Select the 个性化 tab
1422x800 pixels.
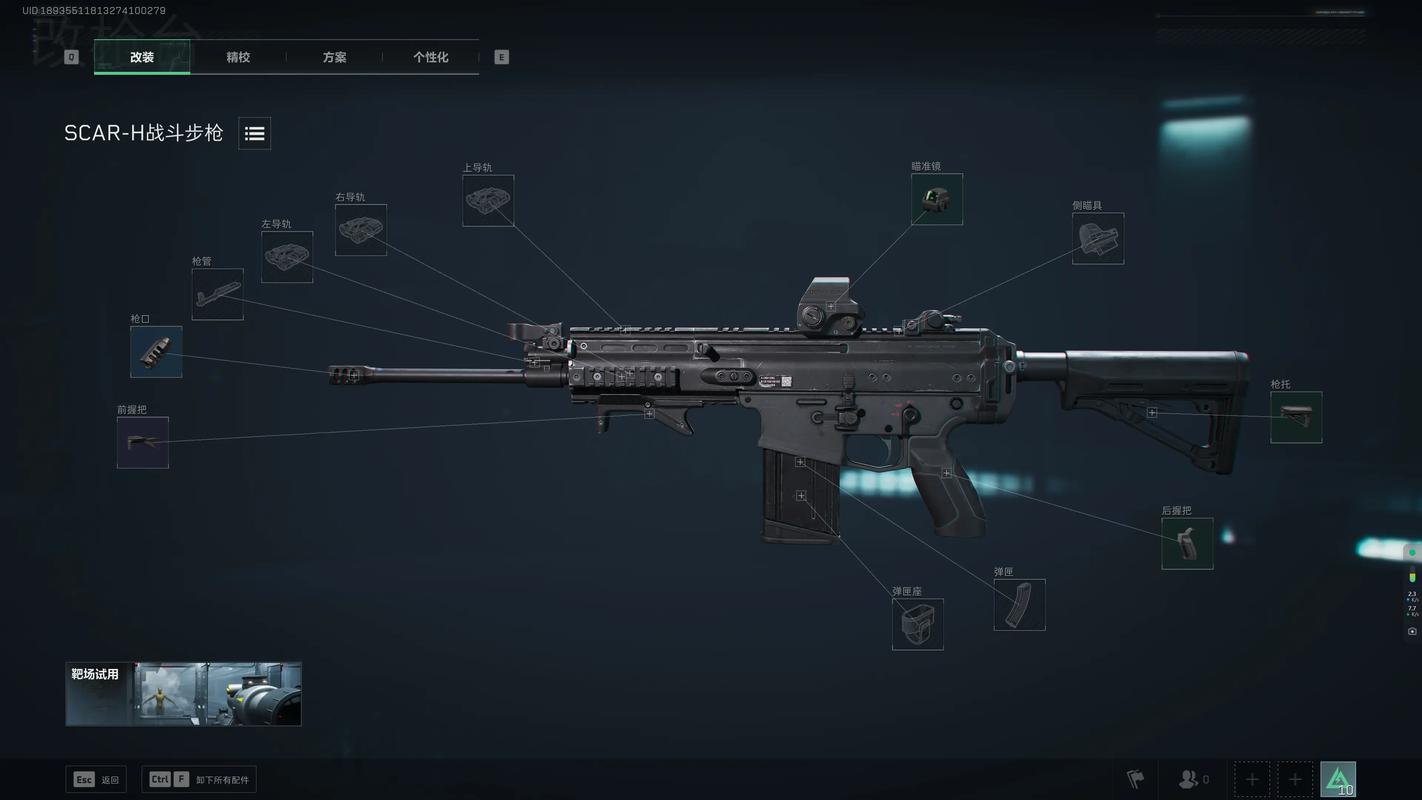pyautogui.click(x=430, y=57)
